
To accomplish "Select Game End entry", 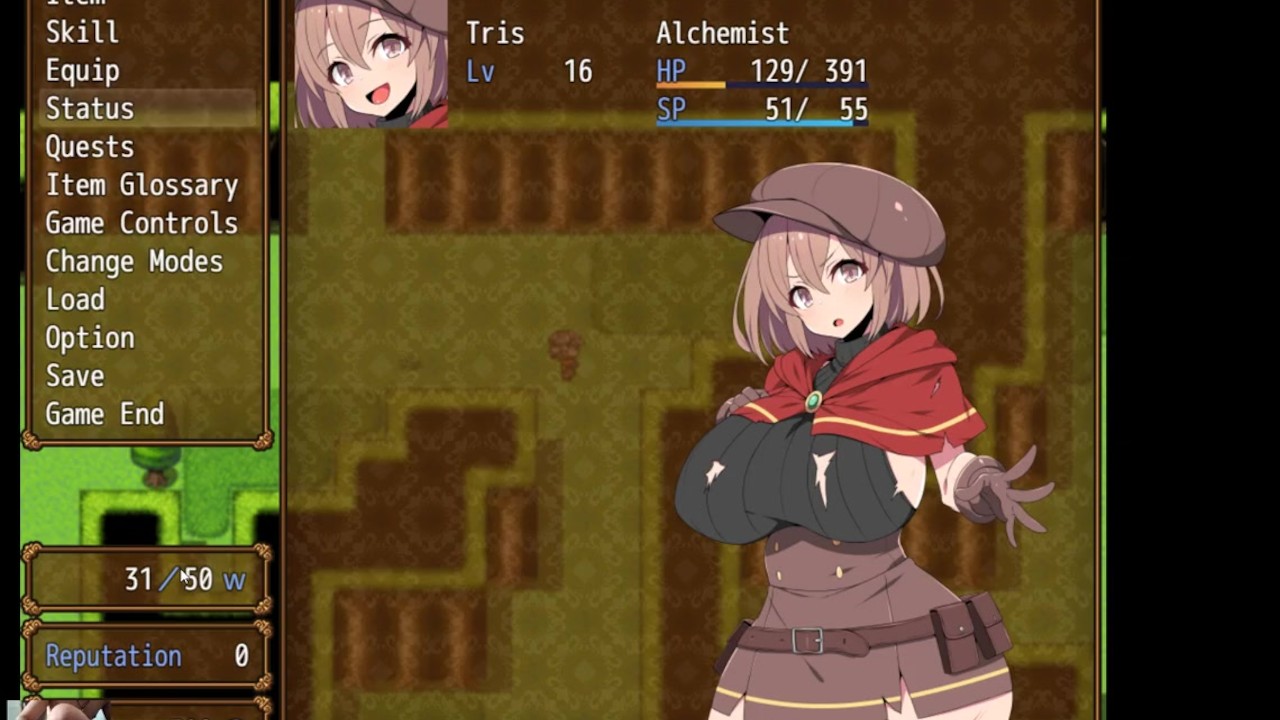I will (x=104, y=414).
